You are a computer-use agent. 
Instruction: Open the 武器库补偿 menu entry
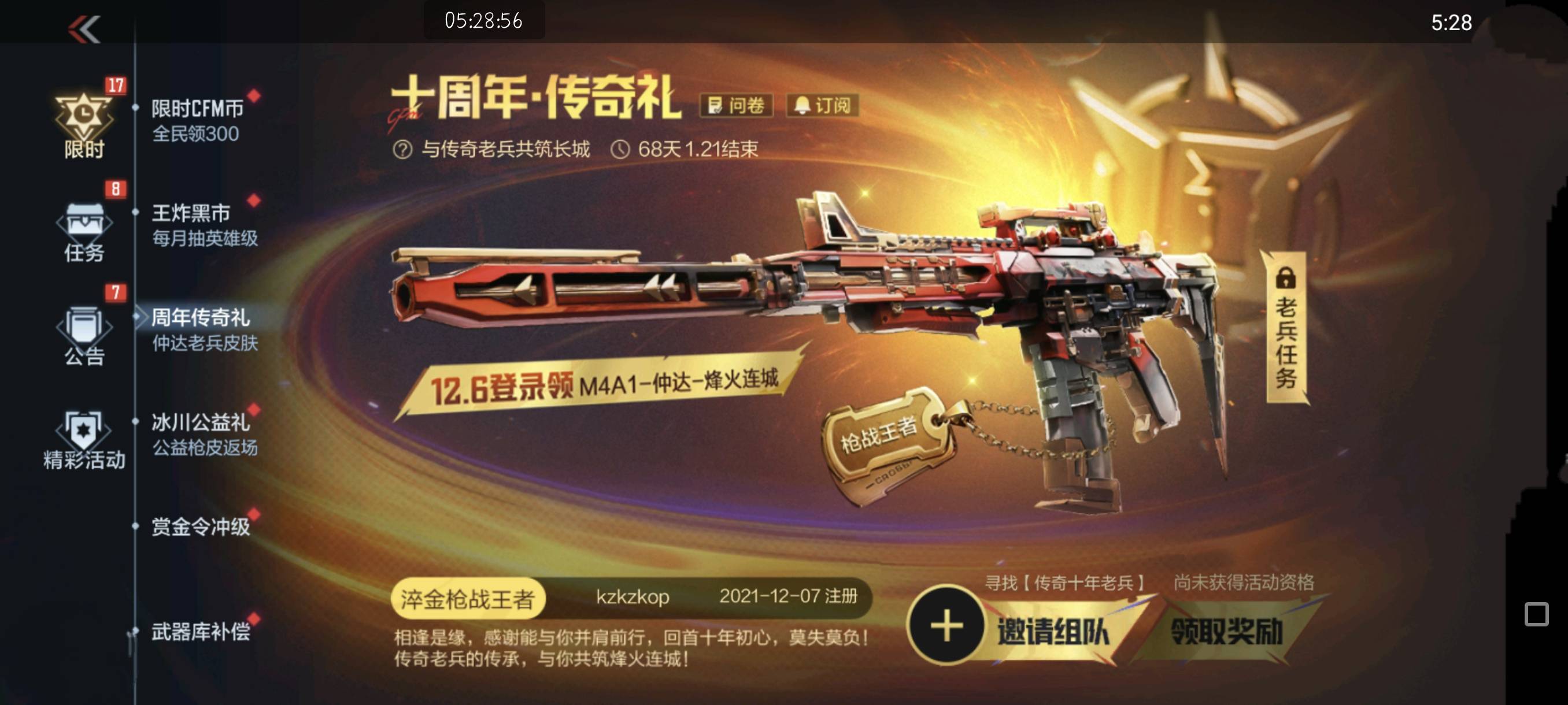click(x=195, y=633)
